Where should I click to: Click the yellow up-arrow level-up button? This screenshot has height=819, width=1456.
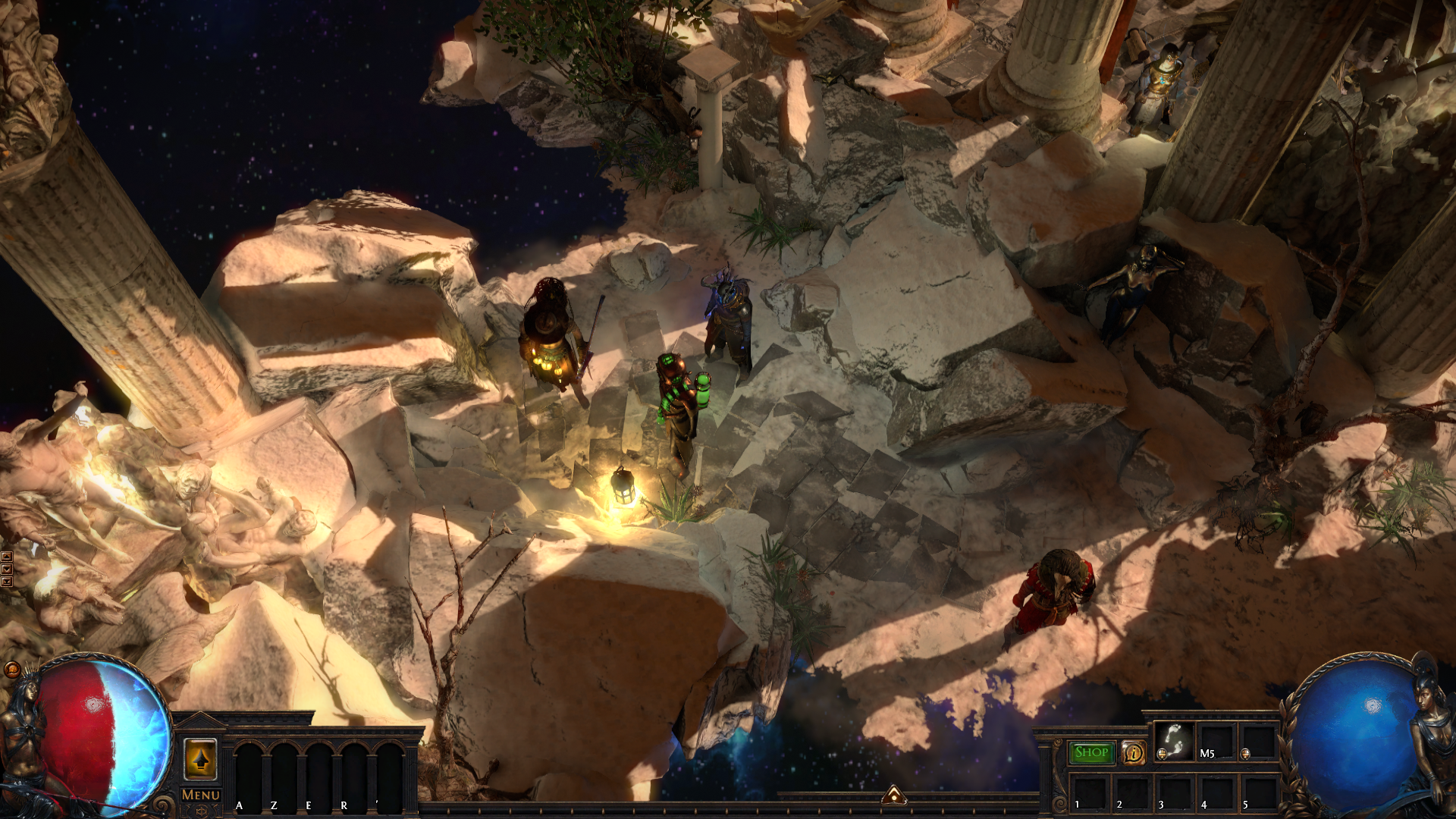pos(201,758)
